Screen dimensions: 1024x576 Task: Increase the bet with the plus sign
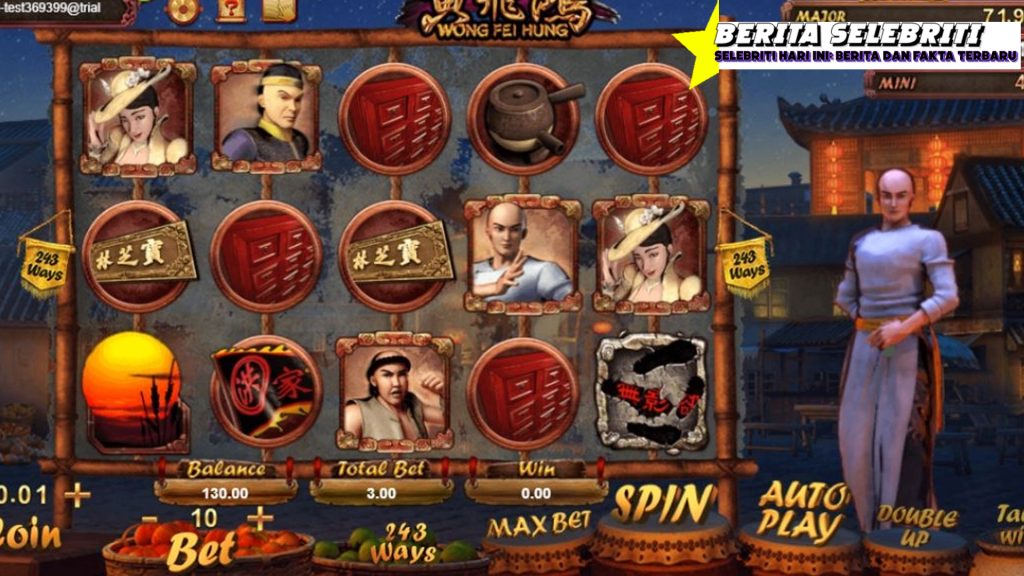click(x=260, y=517)
